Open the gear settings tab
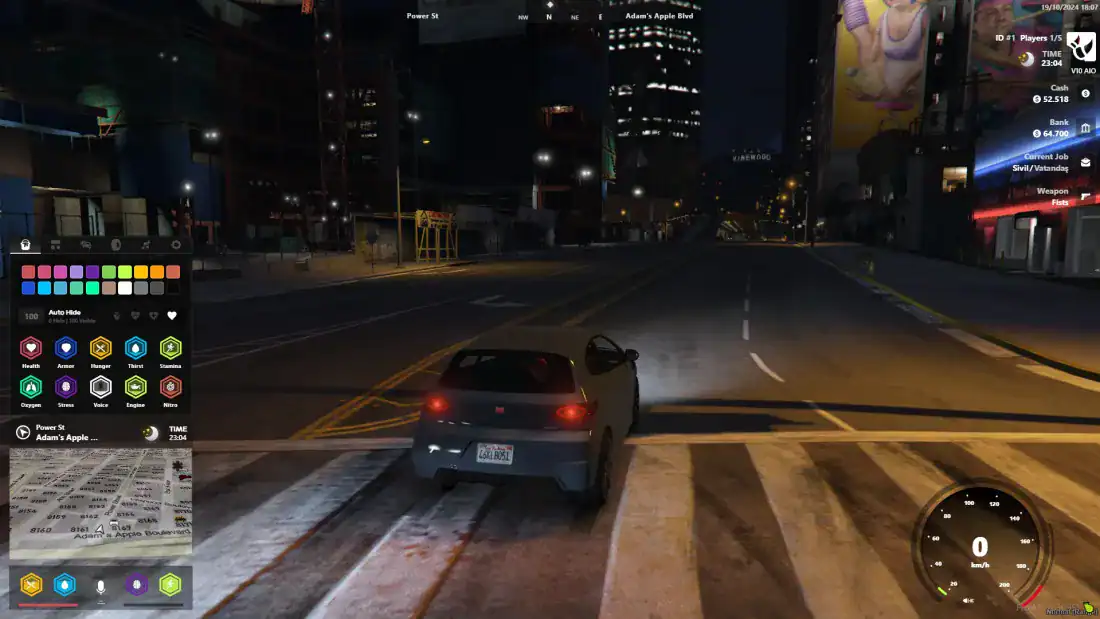This screenshot has width=1100, height=619. [x=176, y=244]
